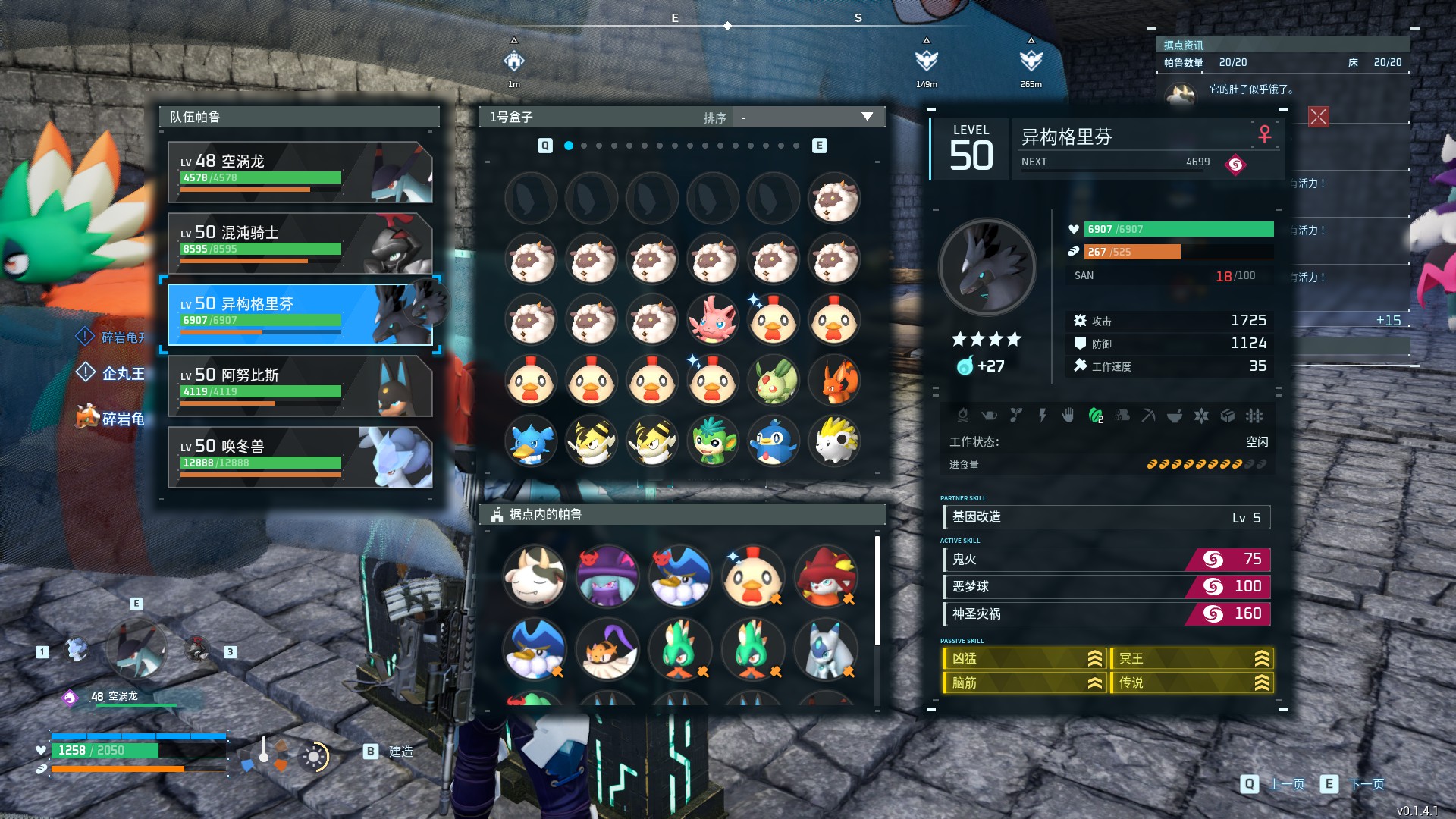Viewport: 1456px width, 819px height.
Task: Choose the 混沌骑士 party slot
Action: coord(300,243)
